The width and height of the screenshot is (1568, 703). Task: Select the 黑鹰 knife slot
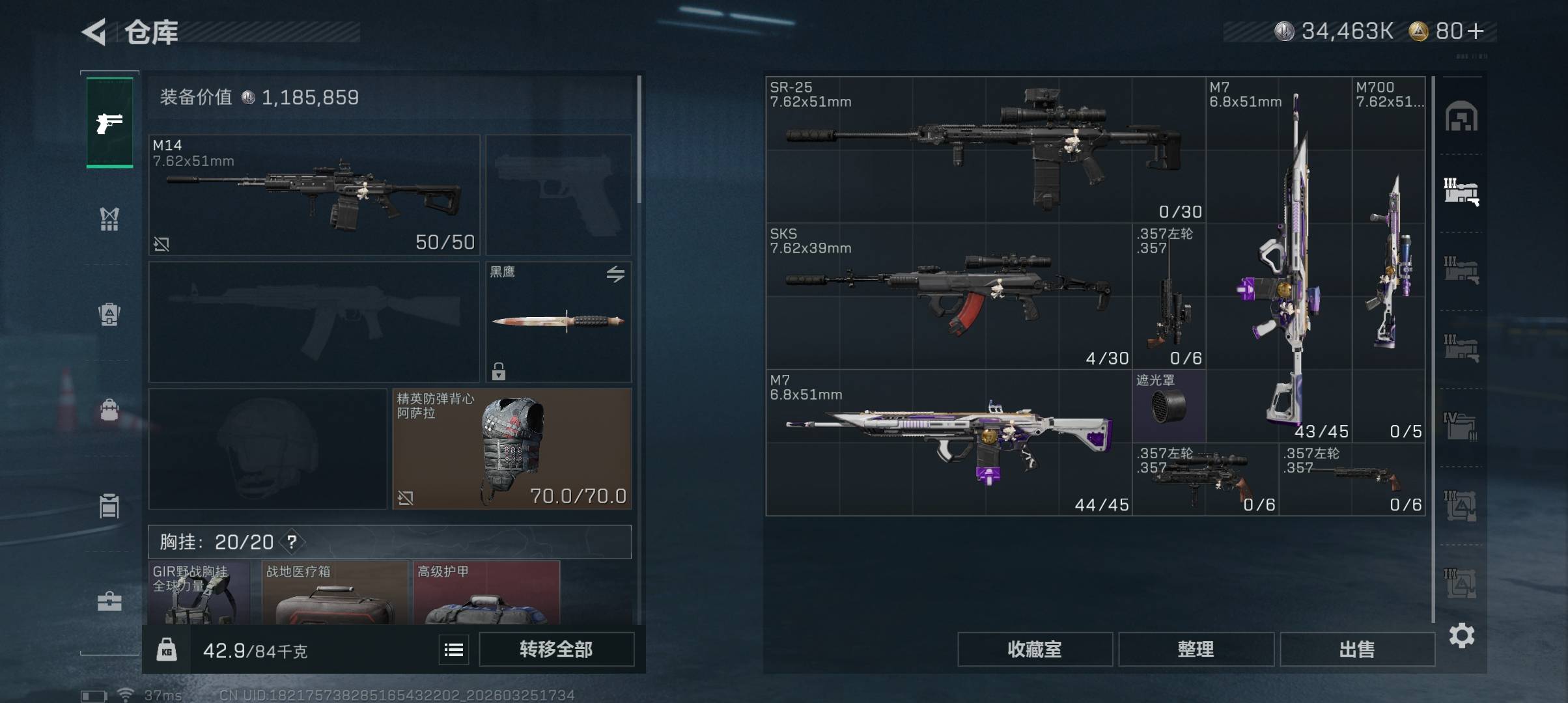coord(558,322)
